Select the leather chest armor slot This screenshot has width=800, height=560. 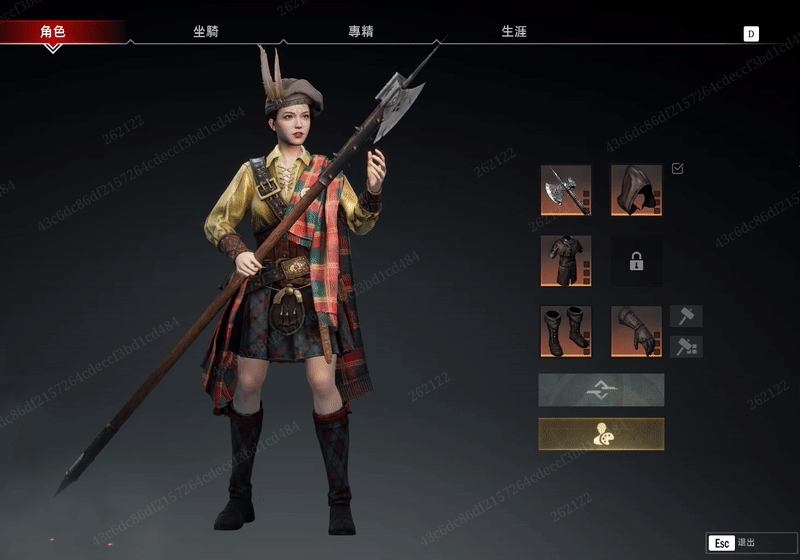(x=566, y=261)
